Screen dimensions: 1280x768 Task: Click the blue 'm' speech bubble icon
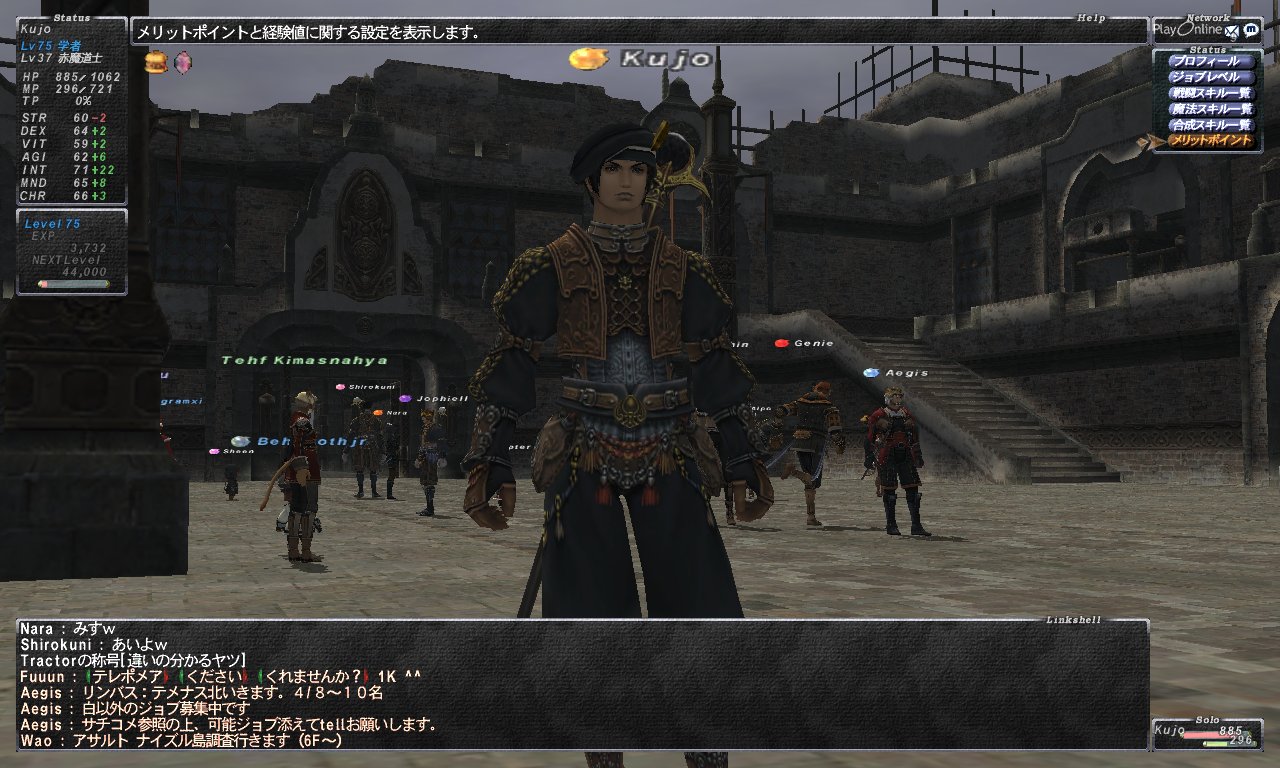(1251, 30)
